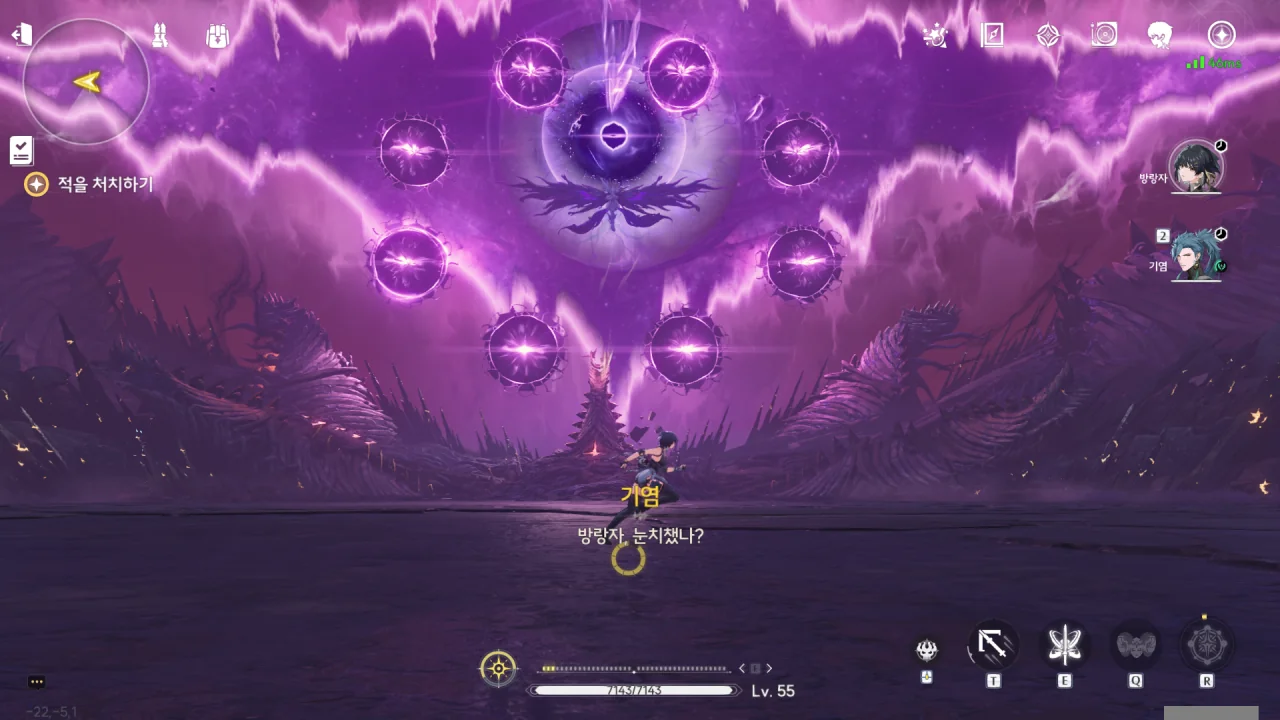1280x720 pixels.
Task: Open the character head profile icon
Action: [1160, 35]
